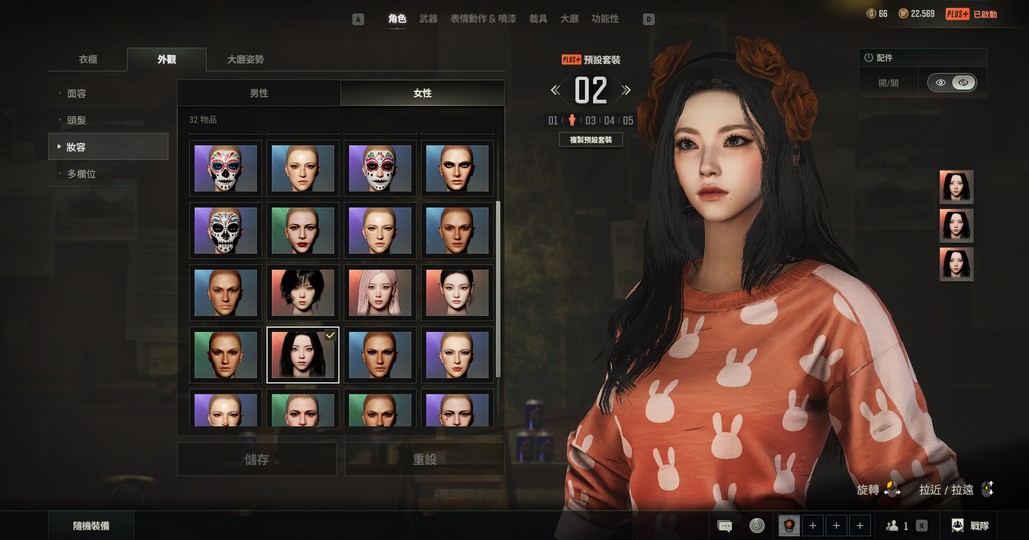
Task: Open the 多欄位 category
Action: 81,174
